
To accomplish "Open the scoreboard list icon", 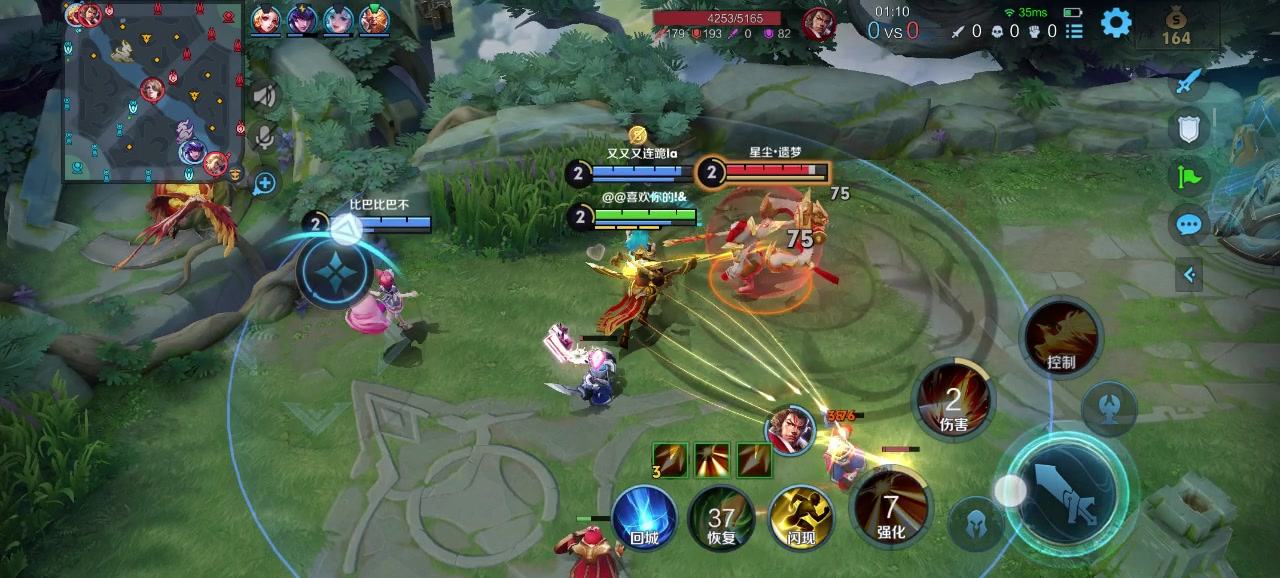I will coord(1074,31).
